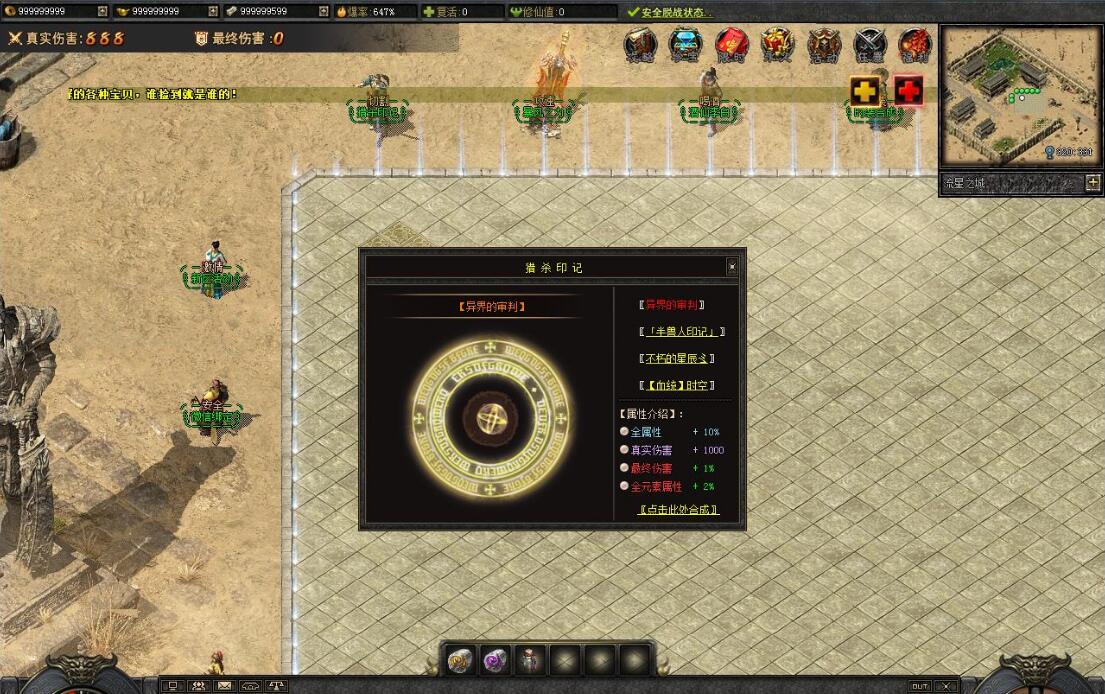Click 点击此处合成 to synthesize the mark
Screen dimensions: 1105x694
678,510
